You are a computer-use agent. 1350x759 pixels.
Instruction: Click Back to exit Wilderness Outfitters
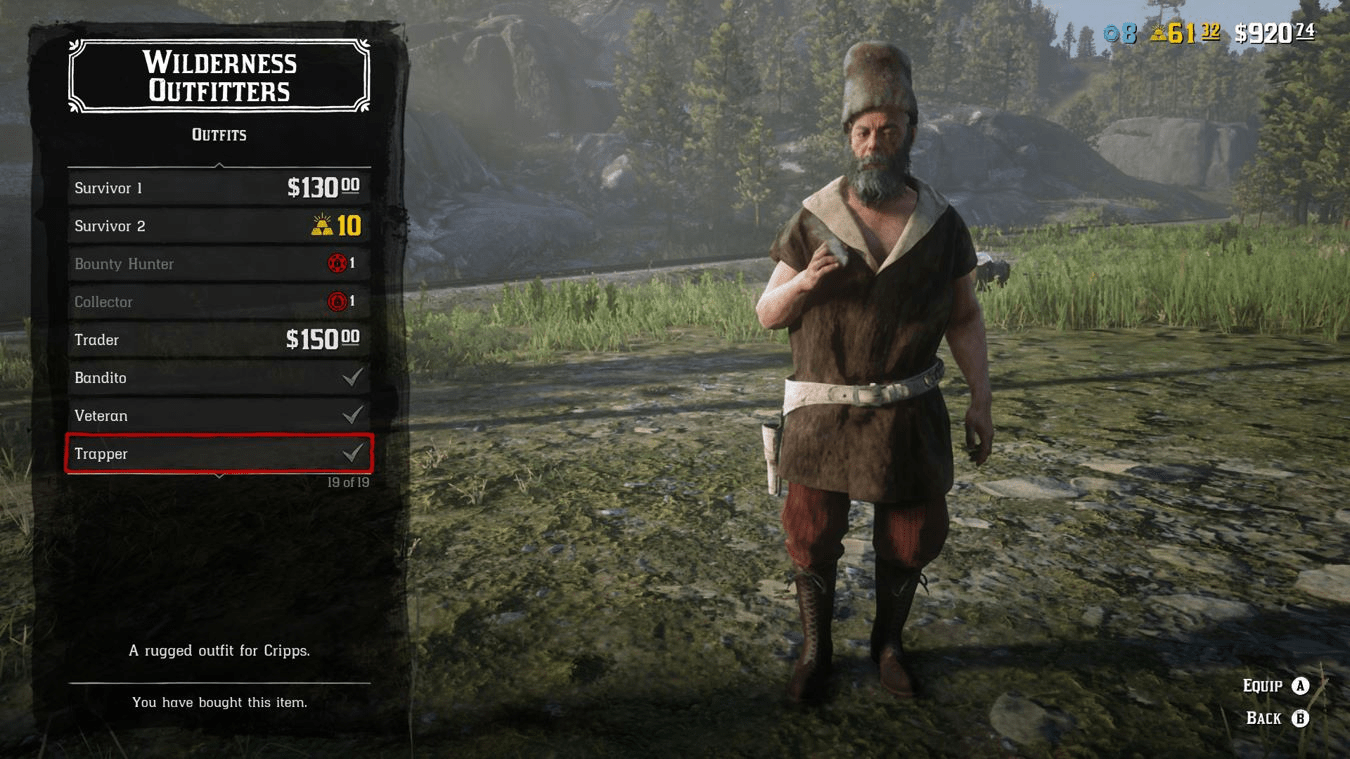click(1265, 717)
